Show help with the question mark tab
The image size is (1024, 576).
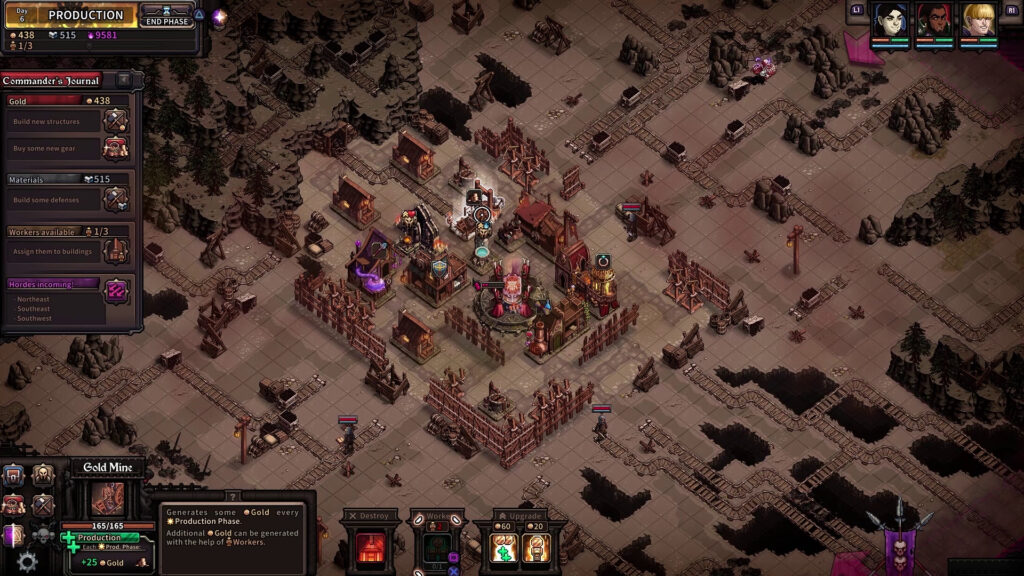pyautogui.click(x=232, y=496)
